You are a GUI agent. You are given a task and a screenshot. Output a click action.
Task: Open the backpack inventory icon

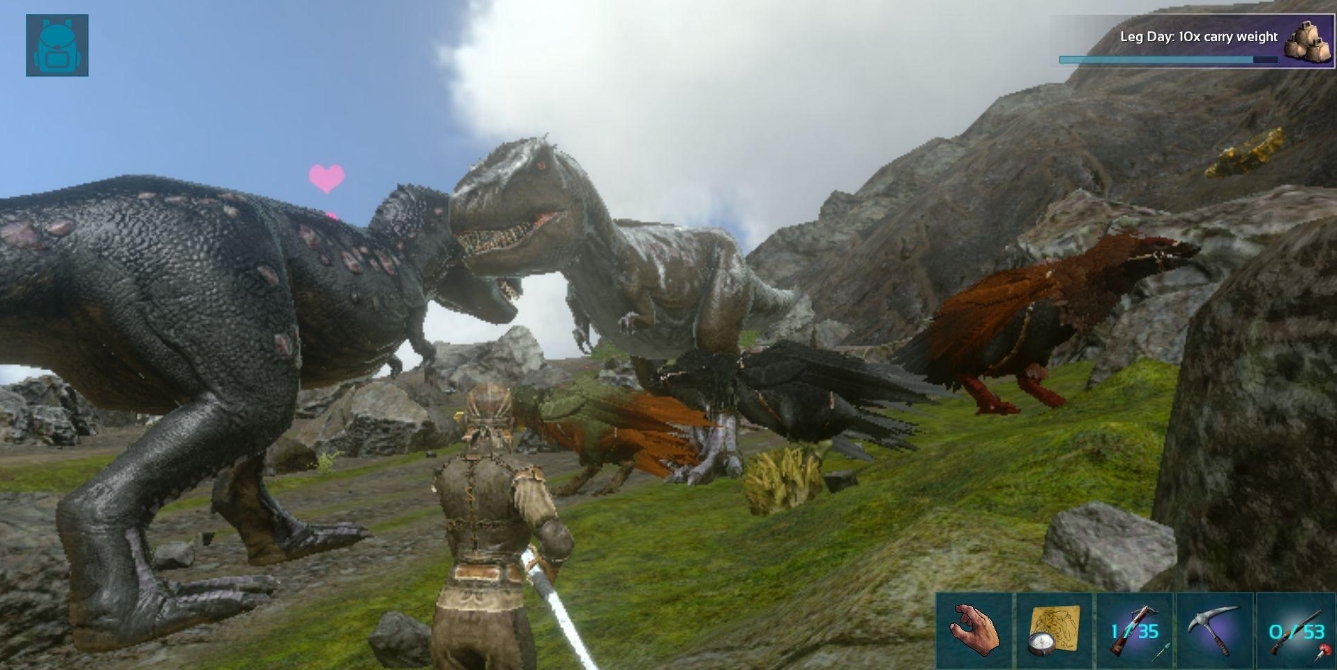coord(57,45)
